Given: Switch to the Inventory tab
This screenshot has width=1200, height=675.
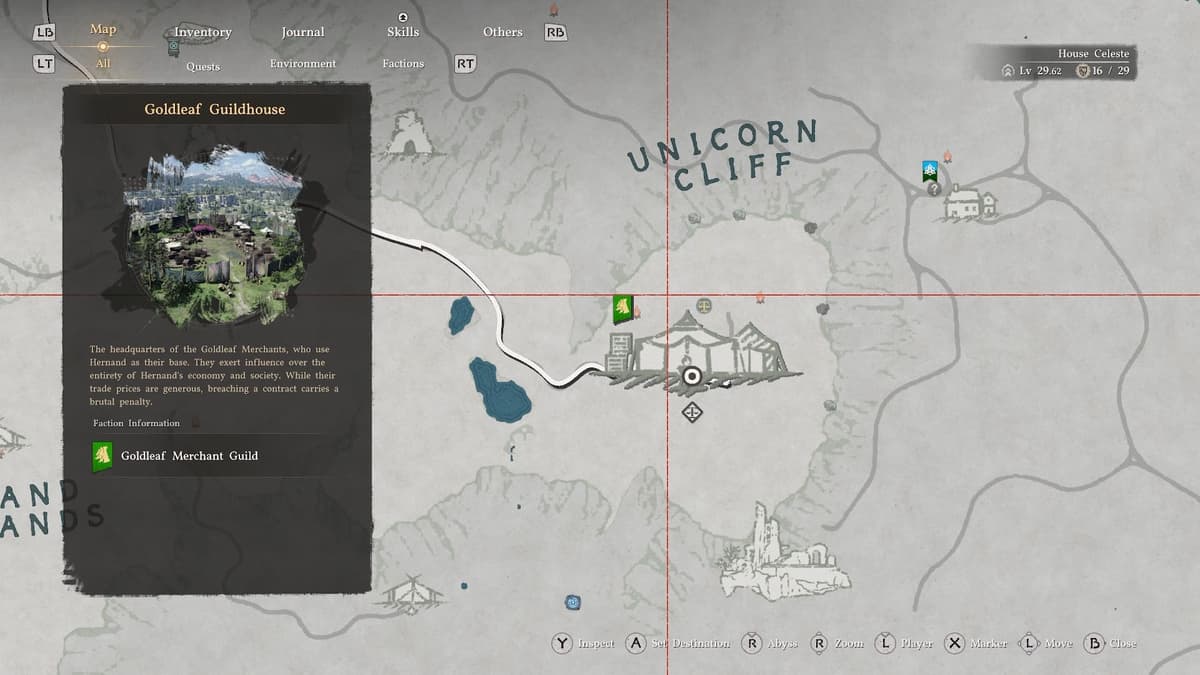Looking at the screenshot, I should [202, 32].
